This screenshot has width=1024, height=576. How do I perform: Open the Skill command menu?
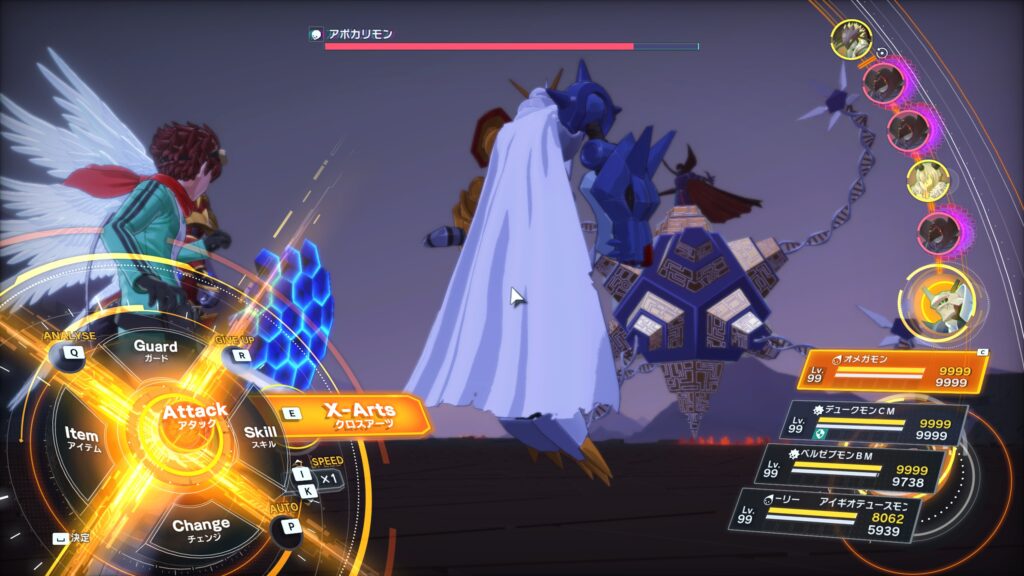coord(261,434)
